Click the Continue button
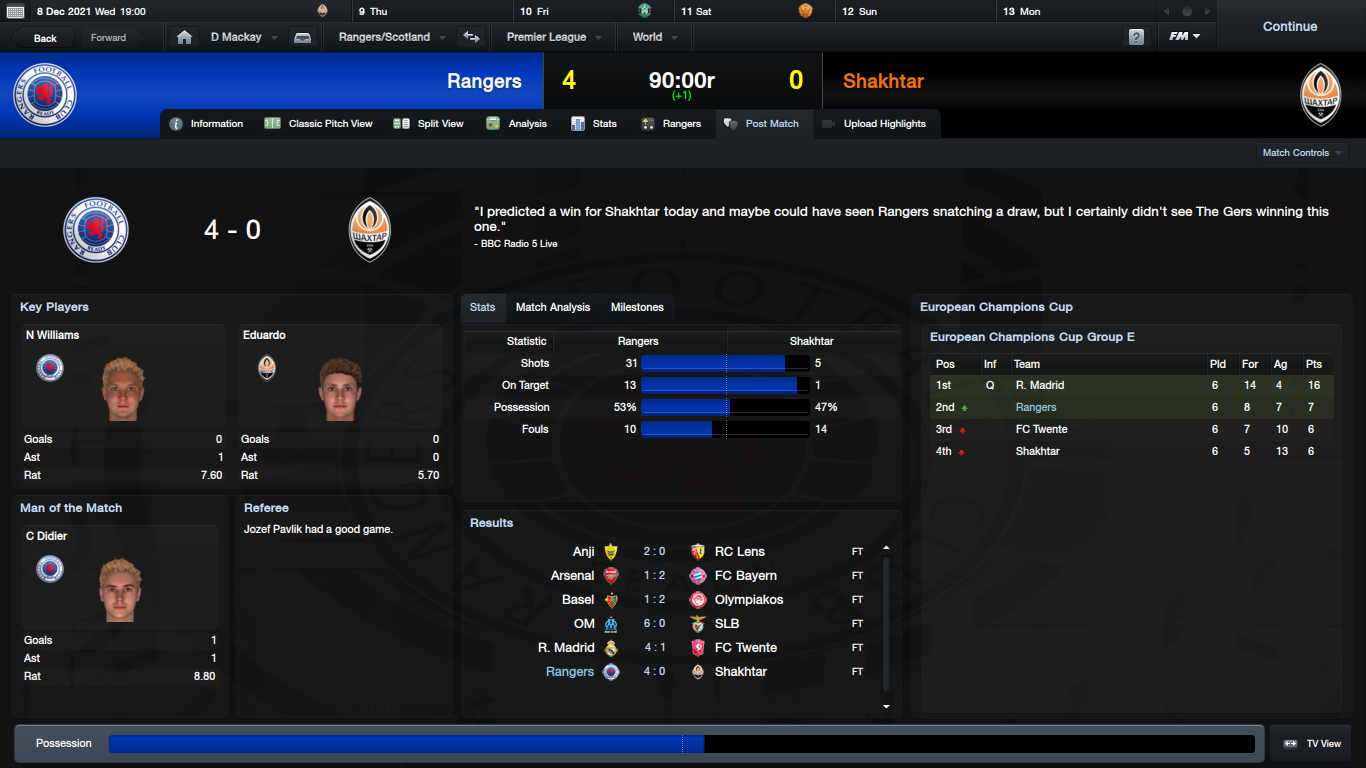1366x768 pixels. (x=1289, y=27)
